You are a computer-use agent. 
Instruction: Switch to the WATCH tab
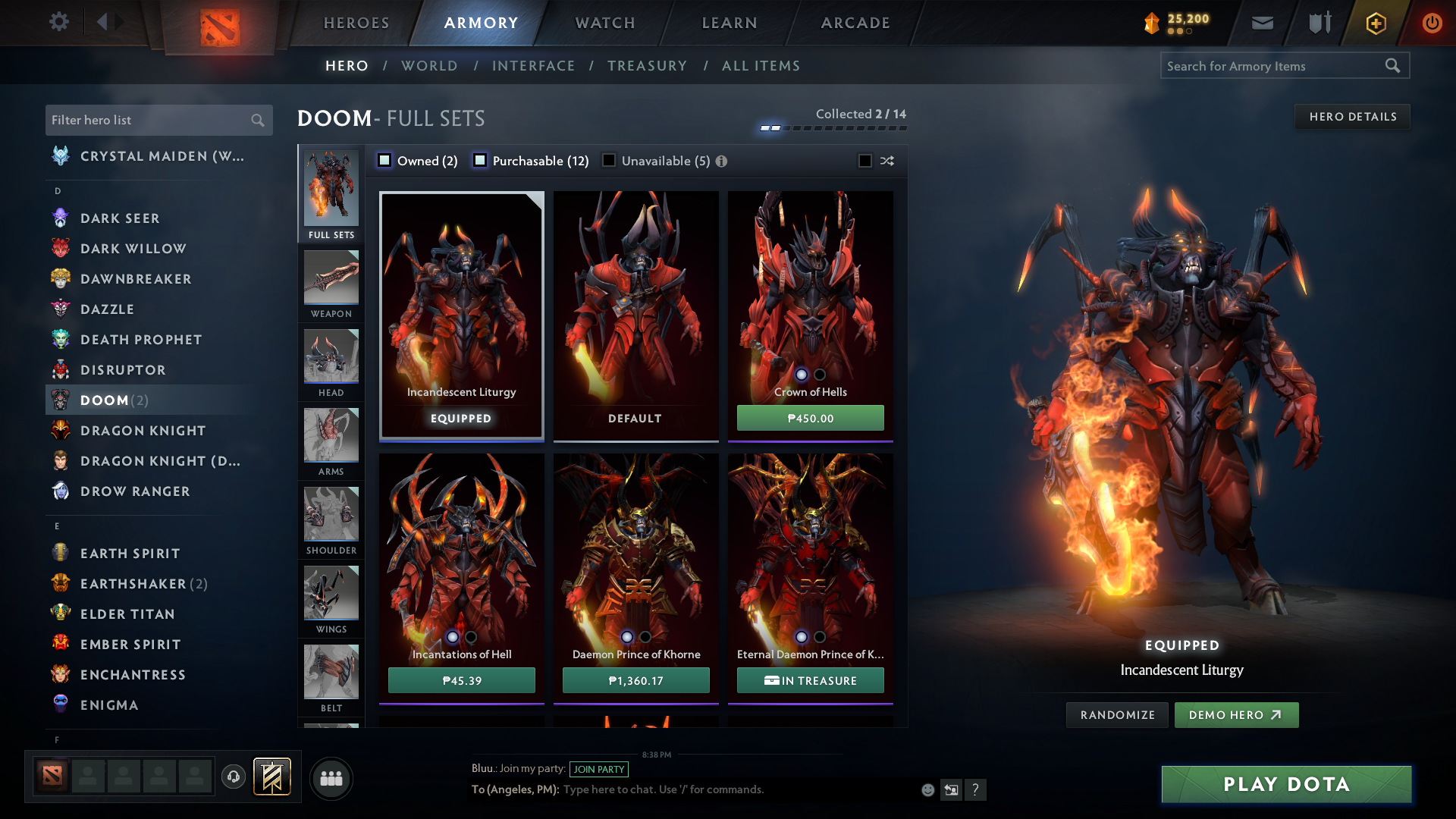click(603, 23)
